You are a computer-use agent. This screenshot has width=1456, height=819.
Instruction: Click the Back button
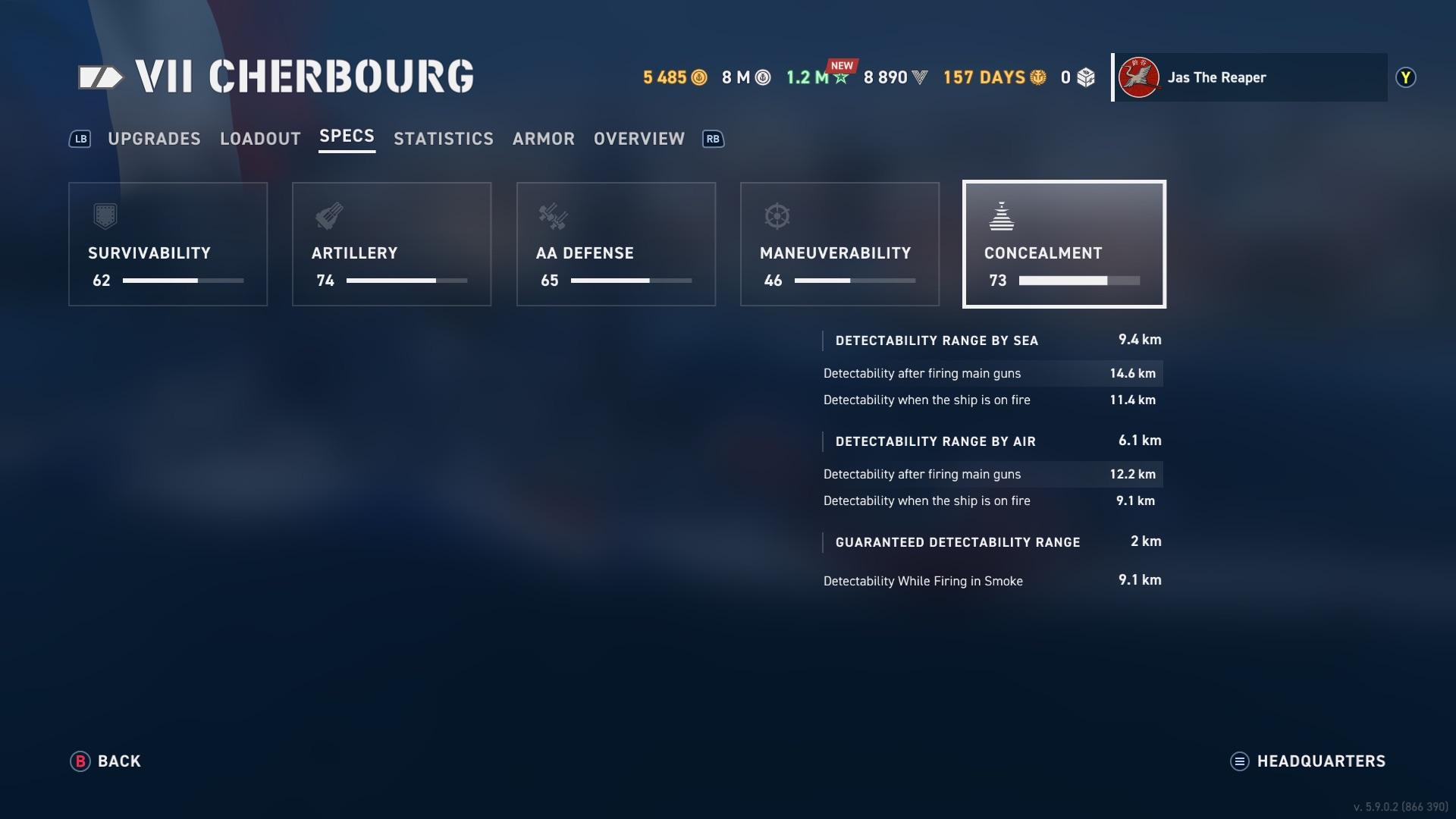click(x=106, y=761)
